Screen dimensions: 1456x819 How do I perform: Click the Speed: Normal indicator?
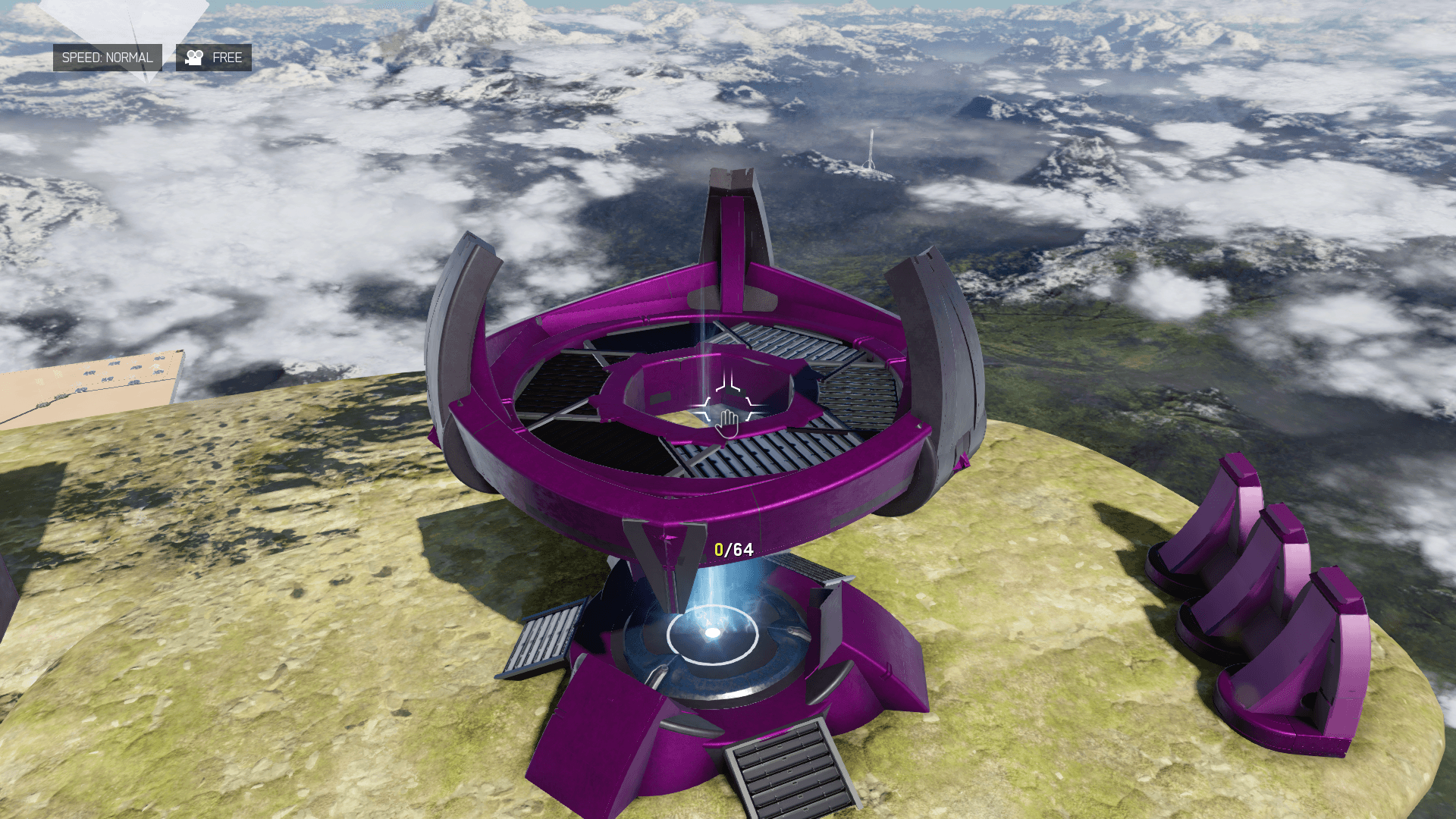(107, 58)
